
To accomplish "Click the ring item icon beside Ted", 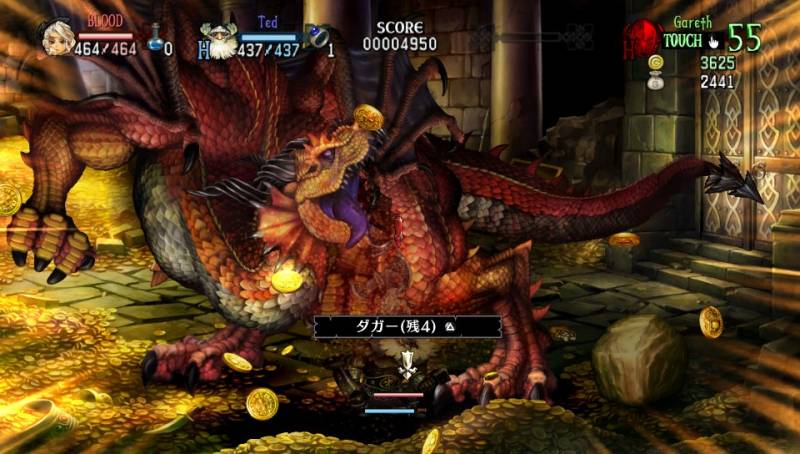I will tap(317, 40).
